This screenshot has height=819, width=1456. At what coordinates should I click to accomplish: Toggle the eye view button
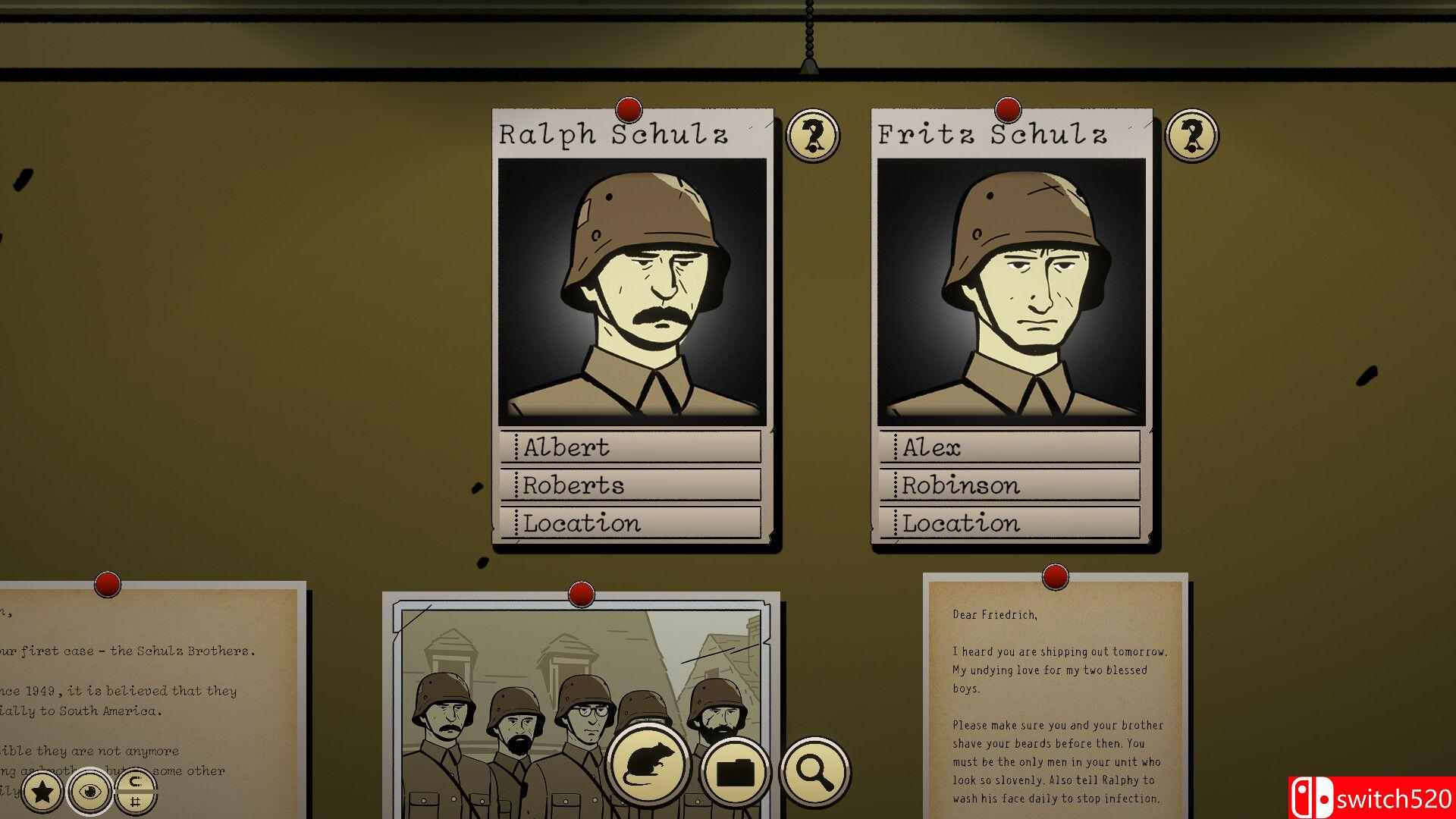click(x=90, y=792)
